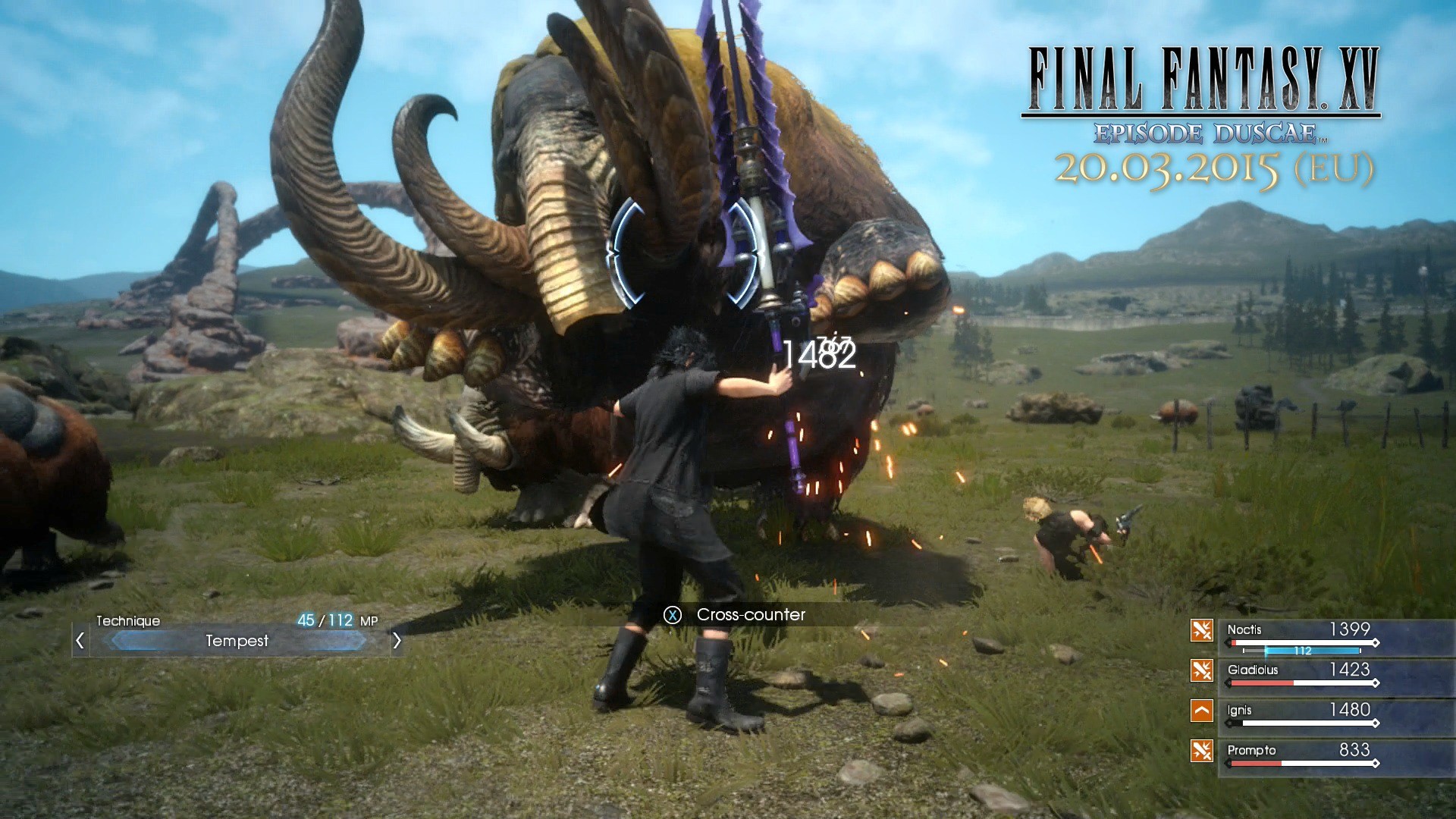Cycle the Tempest technique selector
The image size is (1456, 819).
(x=237, y=641)
